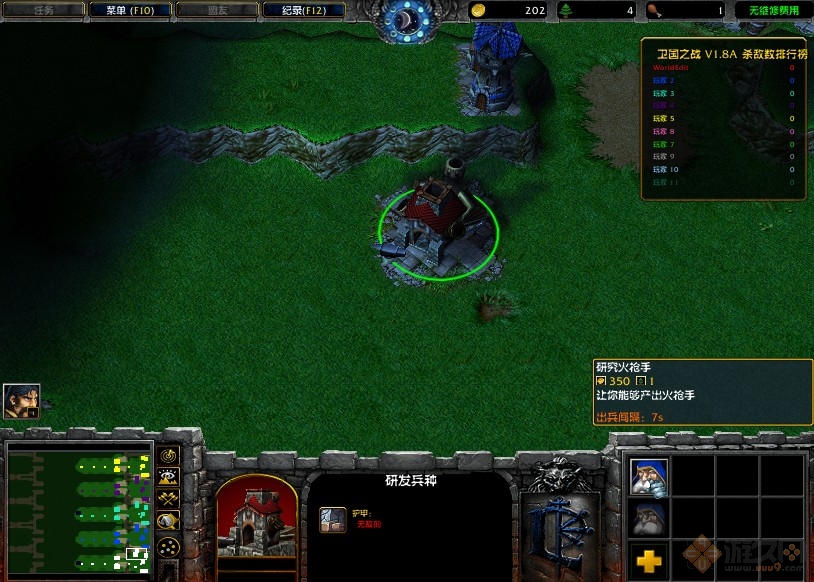Click the day-night clock indicator
The height and width of the screenshot is (582, 814).
406,18
